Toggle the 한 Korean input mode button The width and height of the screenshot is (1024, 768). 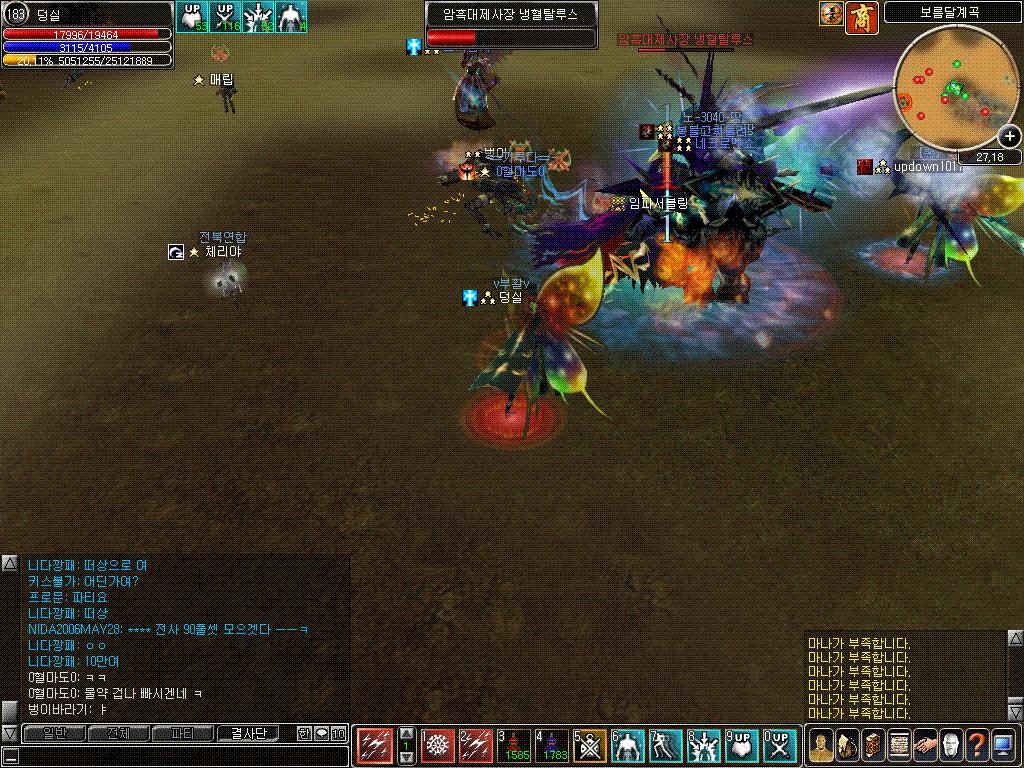tap(304, 734)
